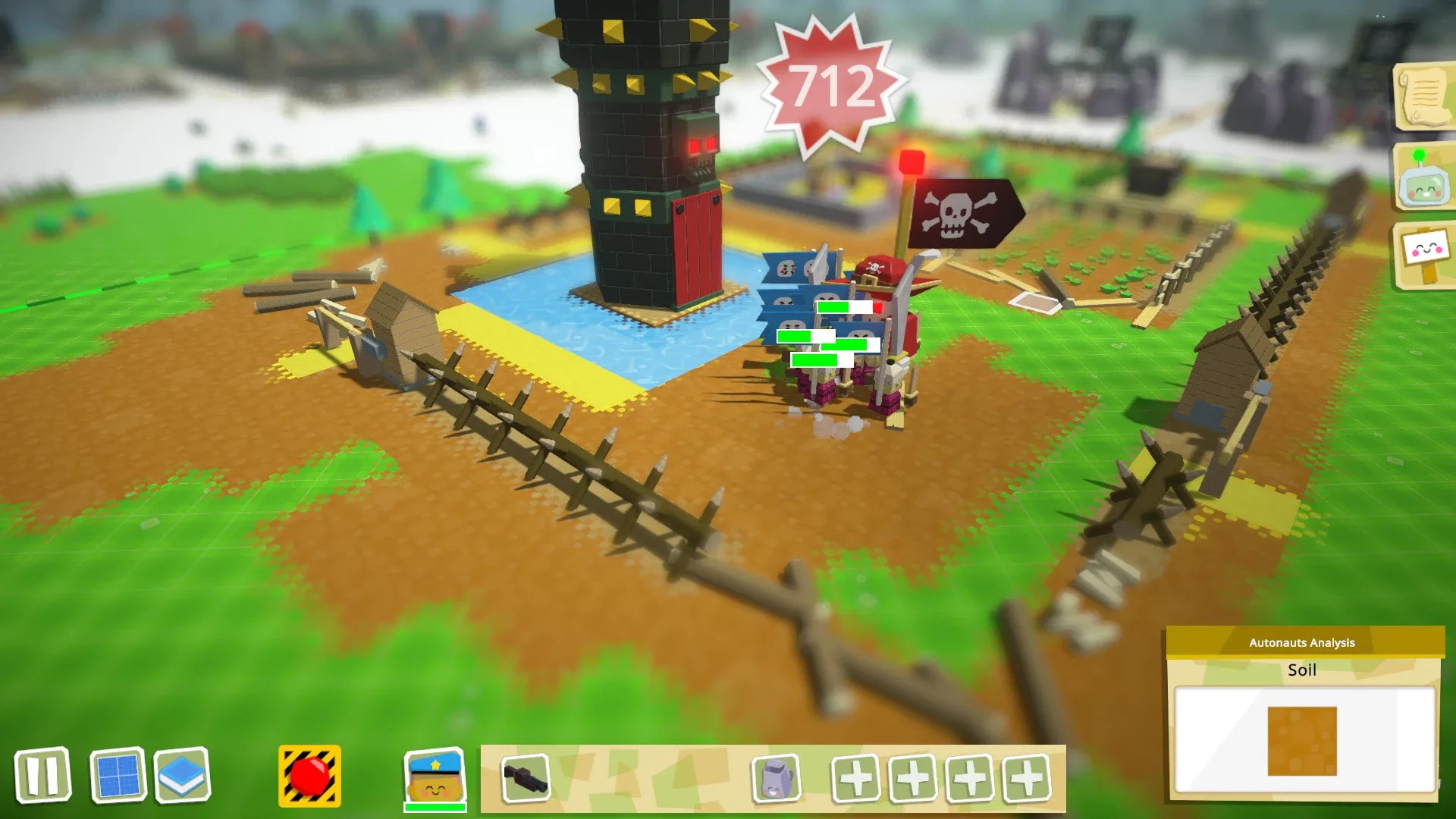This screenshot has width=1456, height=819.
Task: Click the Autonauts Analysis panel header
Action: click(x=1301, y=642)
